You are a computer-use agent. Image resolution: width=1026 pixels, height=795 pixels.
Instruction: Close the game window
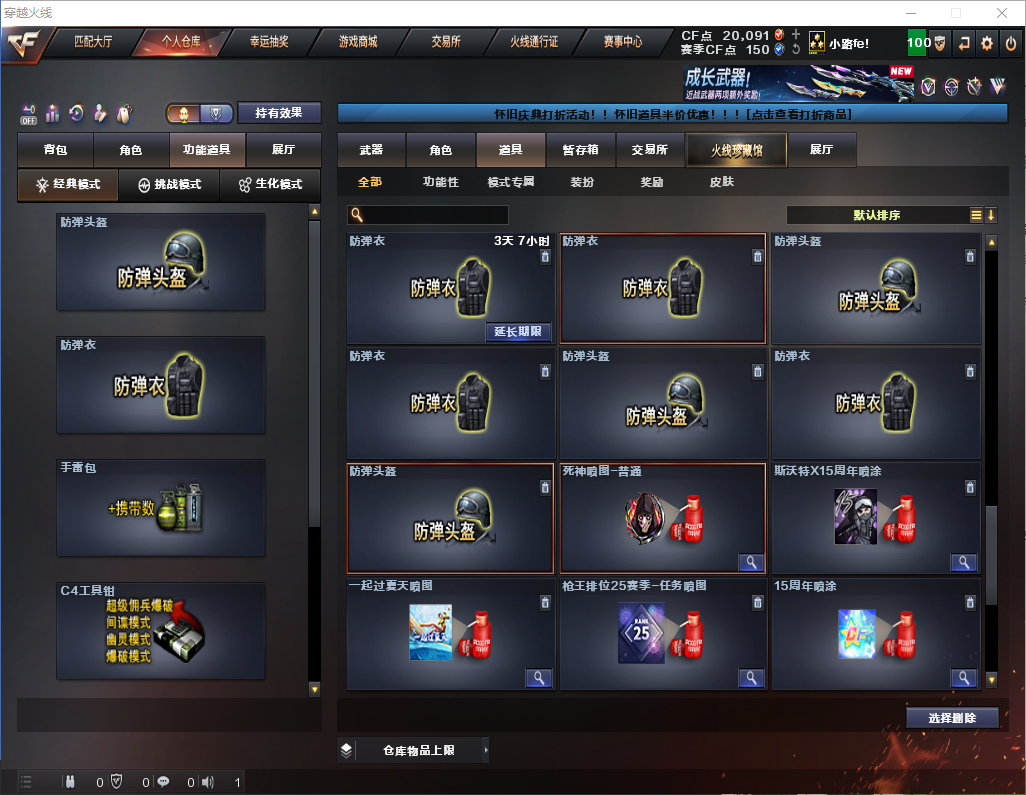1002,13
